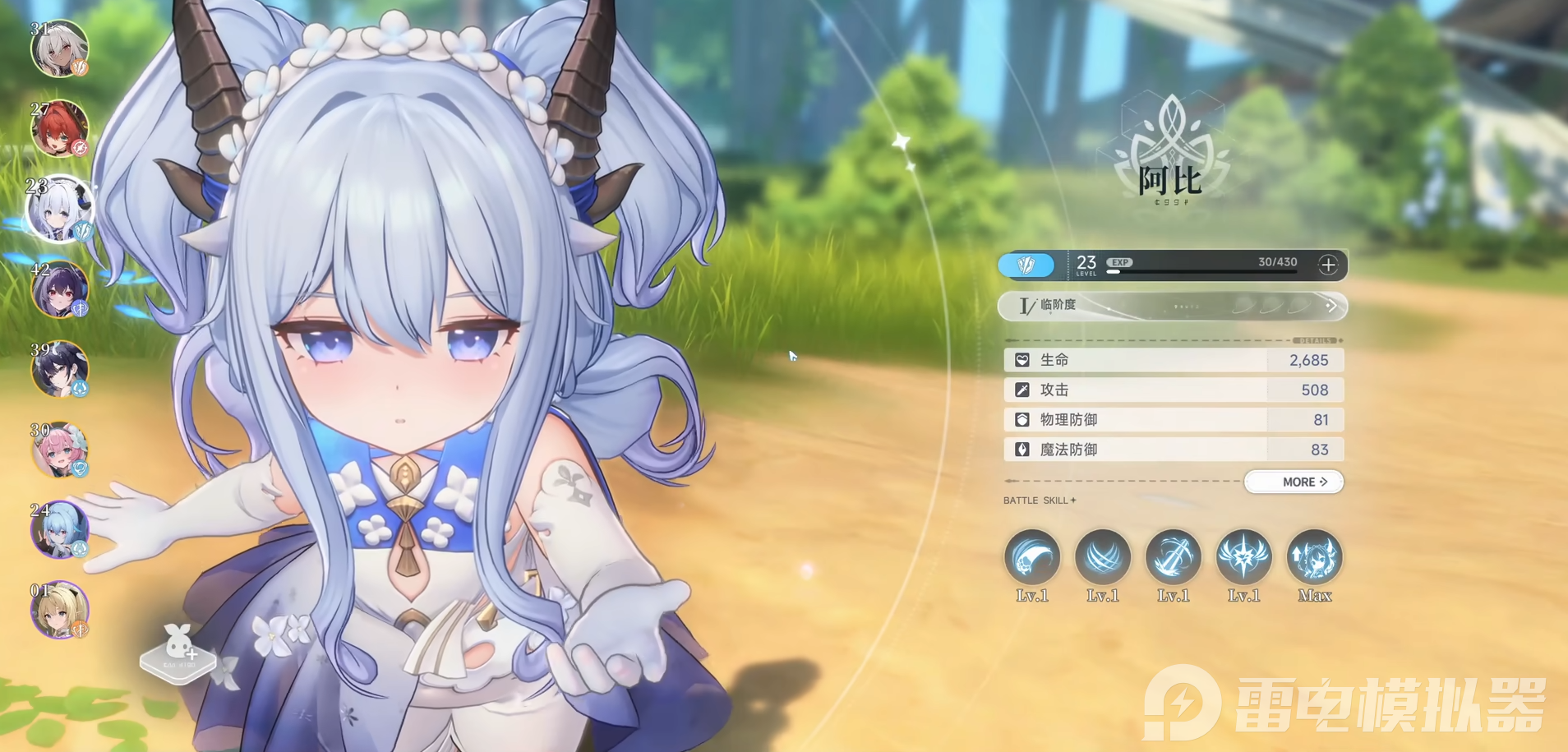Inspect the winged star burst skill
Screen dimensions: 1568x752
click(x=1243, y=557)
